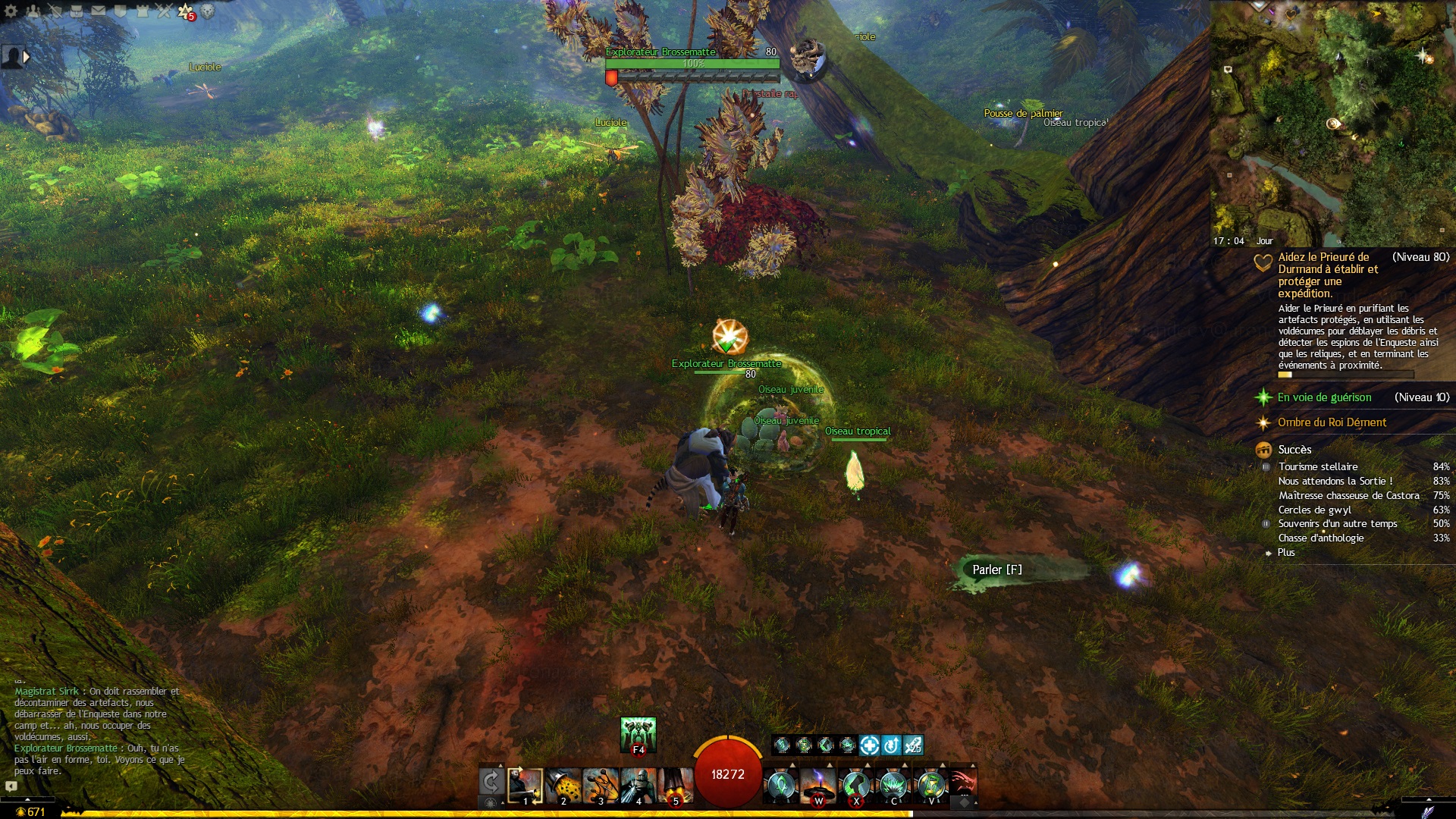Open the lion-head trading post icon
The height and width of the screenshot is (819, 1456).
pyautogui.click(x=208, y=11)
